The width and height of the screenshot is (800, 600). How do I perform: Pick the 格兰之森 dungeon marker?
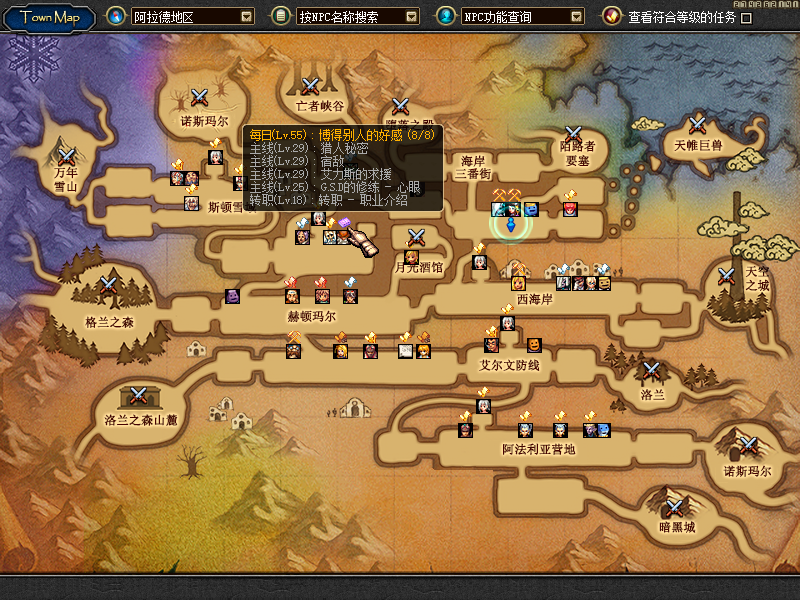point(108,285)
